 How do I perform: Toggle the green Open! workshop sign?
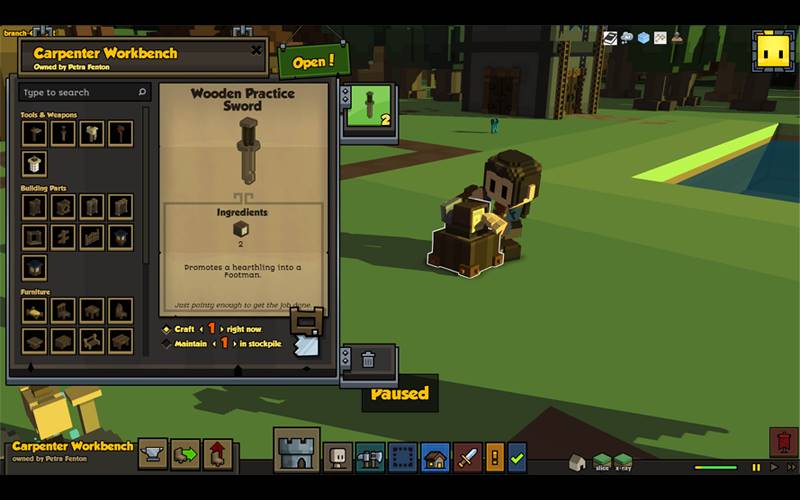tap(314, 61)
